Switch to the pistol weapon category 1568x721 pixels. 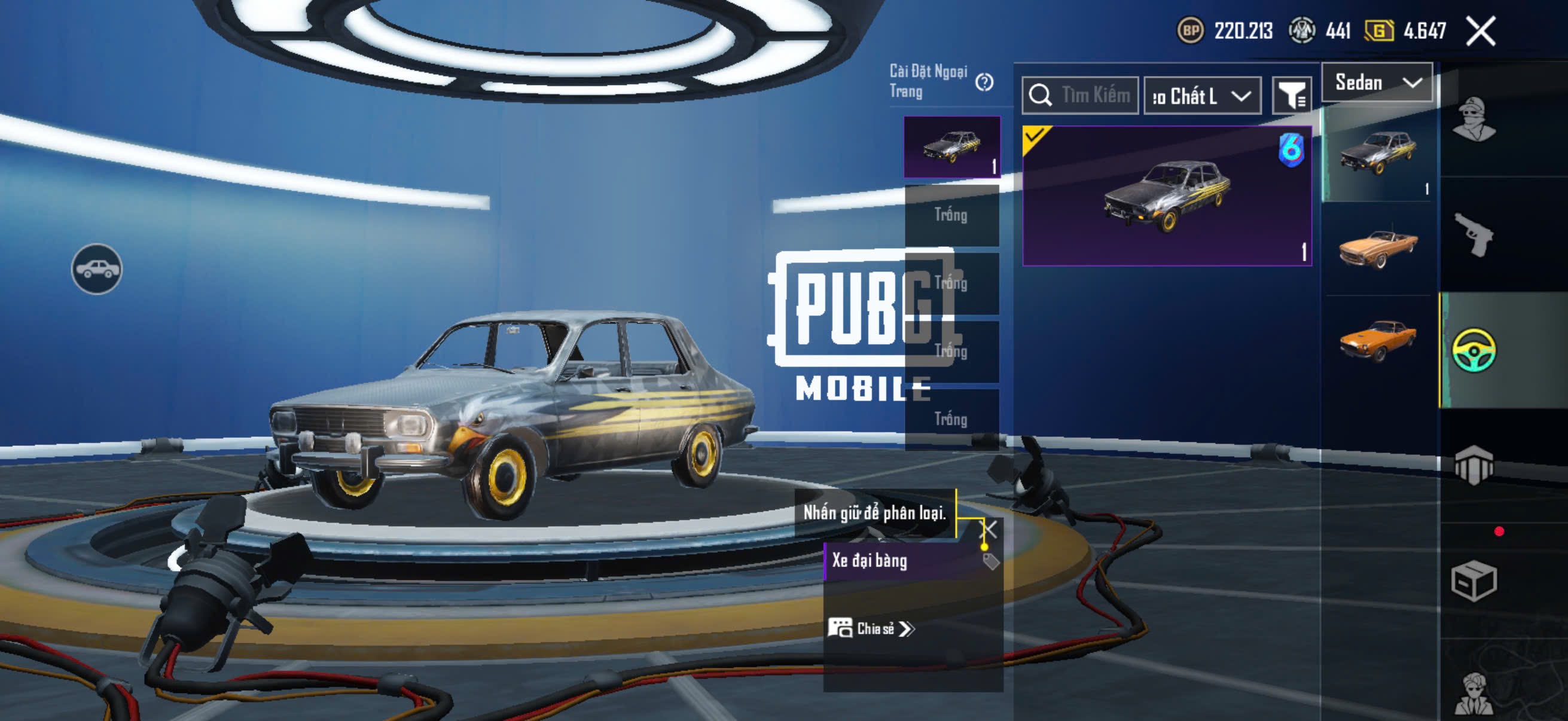click(x=1474, y=234)
